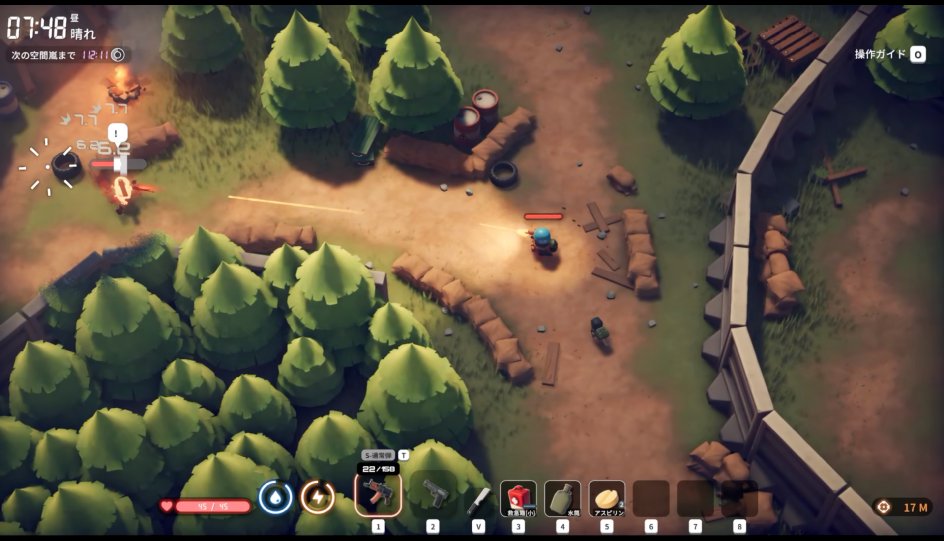Click the lightning bolt energy gauge
Screen dimensions: 944x541
(317, 497)
